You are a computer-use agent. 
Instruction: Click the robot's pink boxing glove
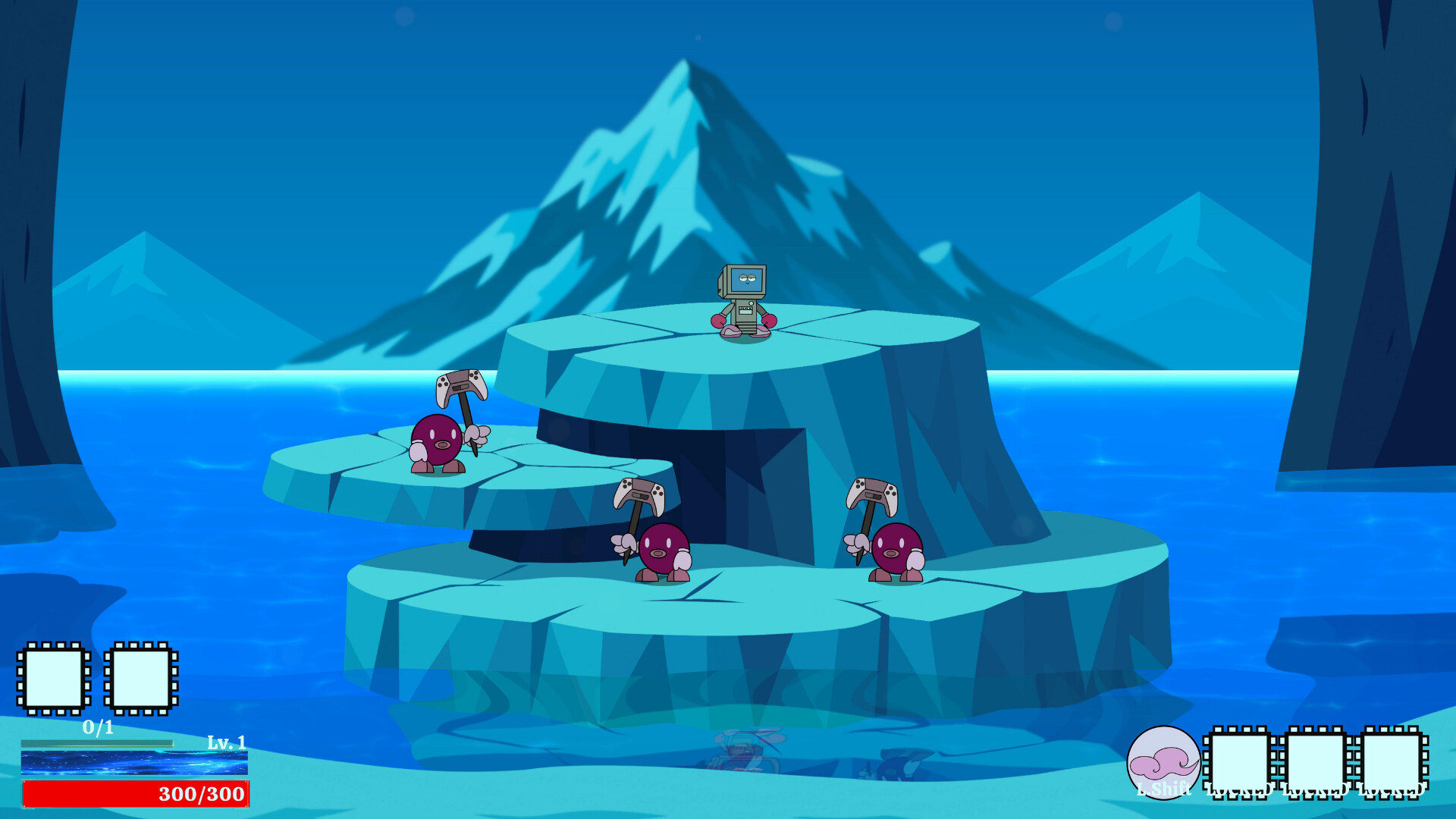click(x=719, y=322)
